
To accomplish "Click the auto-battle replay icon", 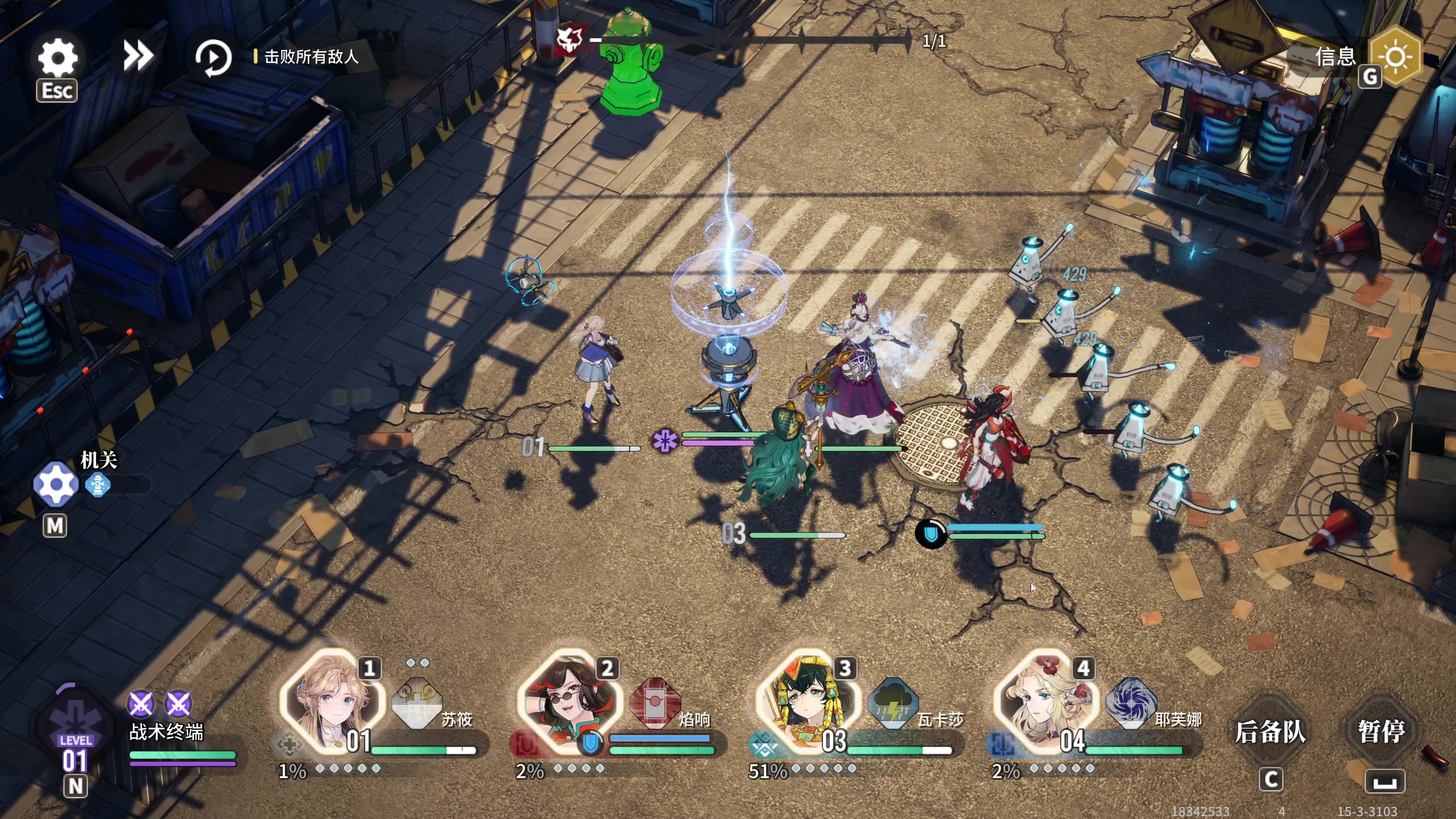I will 213,57.
